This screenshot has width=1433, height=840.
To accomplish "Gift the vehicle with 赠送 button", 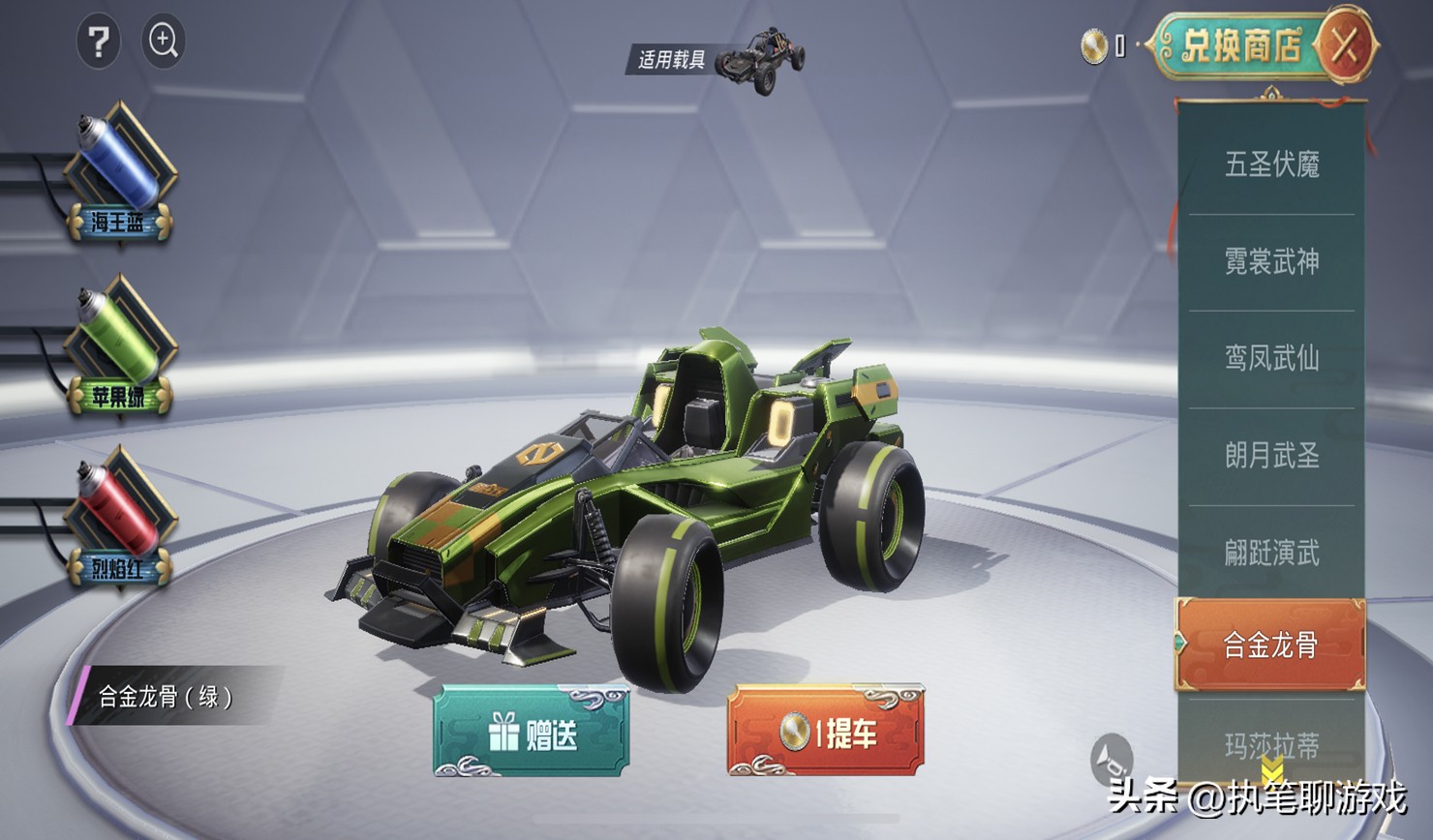I will 532,733.
